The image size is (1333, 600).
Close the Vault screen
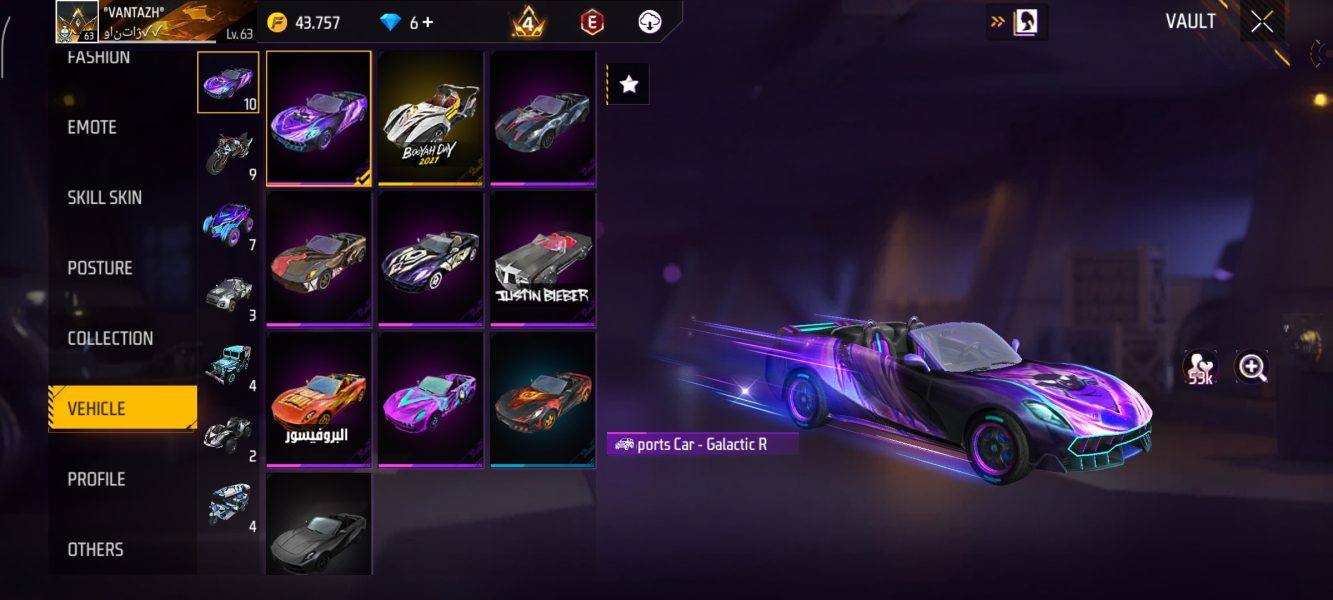(1262, 21)
